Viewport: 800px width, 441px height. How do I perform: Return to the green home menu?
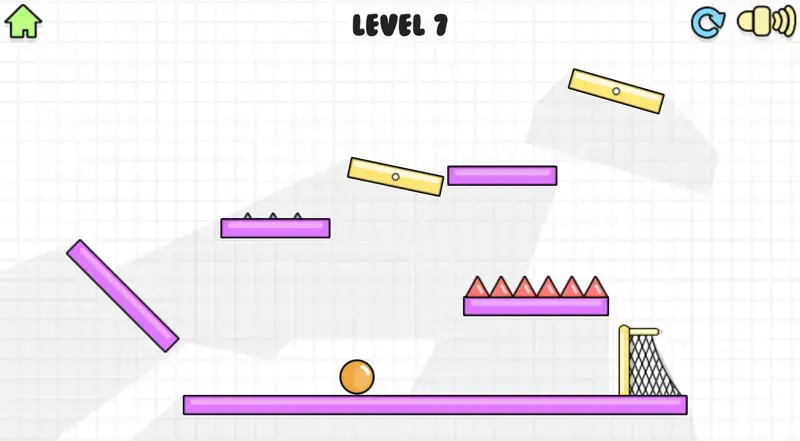(23, 22)
